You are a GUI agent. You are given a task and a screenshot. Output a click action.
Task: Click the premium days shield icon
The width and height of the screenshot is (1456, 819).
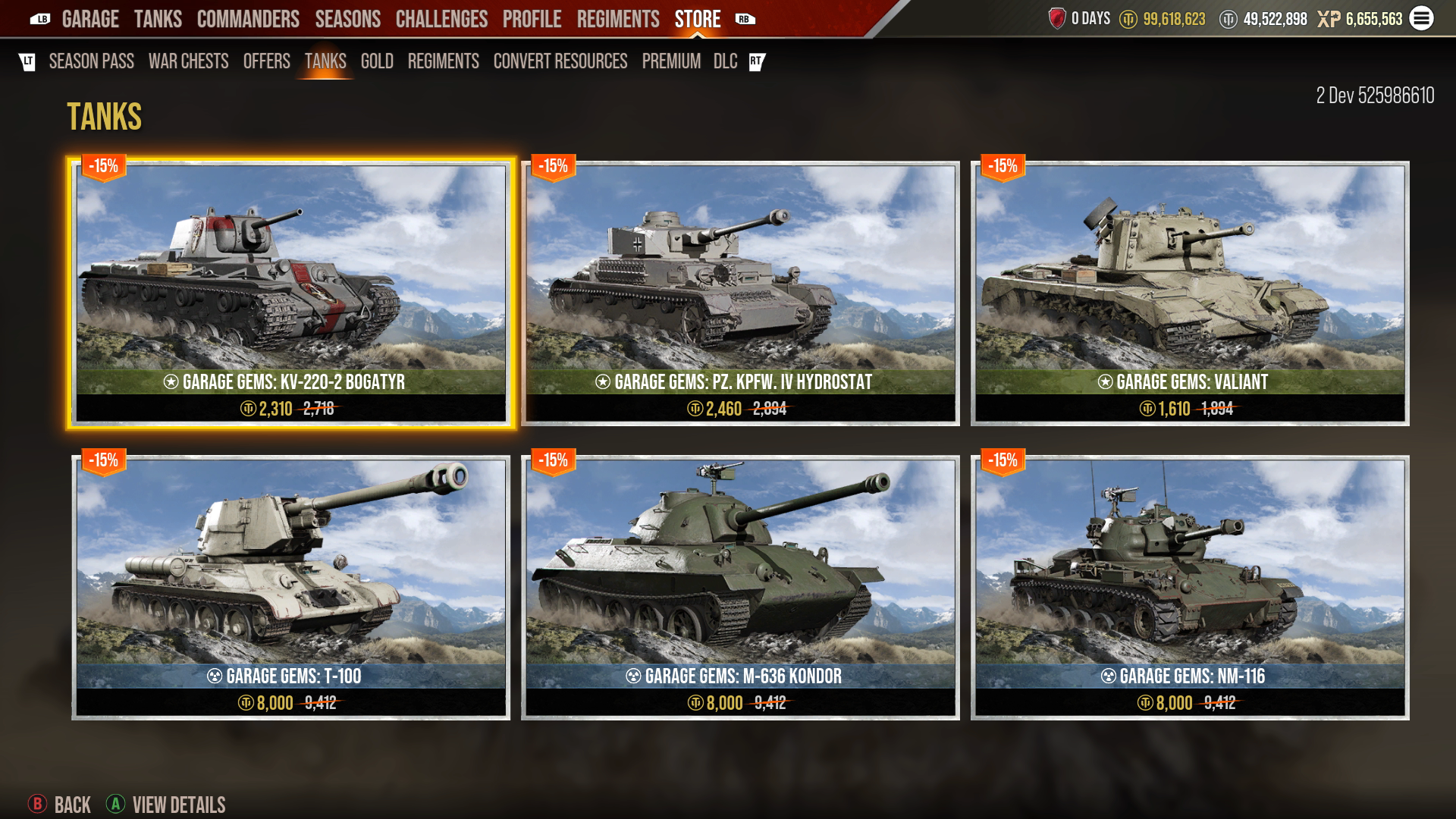1058,18
